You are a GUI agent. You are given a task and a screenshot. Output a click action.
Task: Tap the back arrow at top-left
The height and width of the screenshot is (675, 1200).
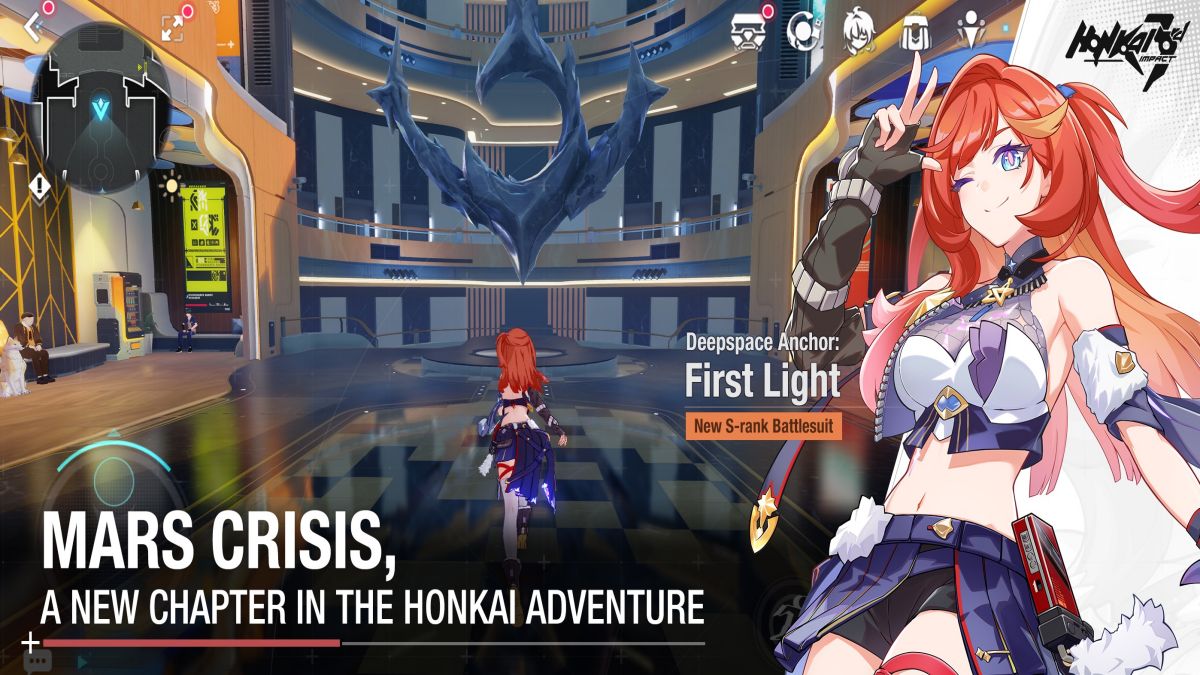point(32,27)
